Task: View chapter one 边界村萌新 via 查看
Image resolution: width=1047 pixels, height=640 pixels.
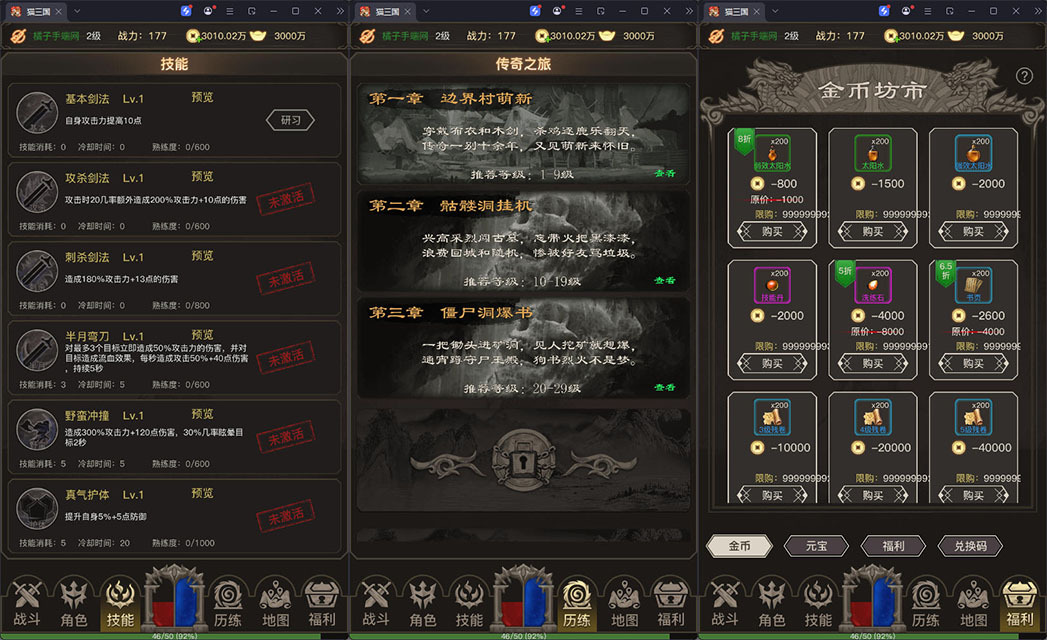Action: [664, 173]
